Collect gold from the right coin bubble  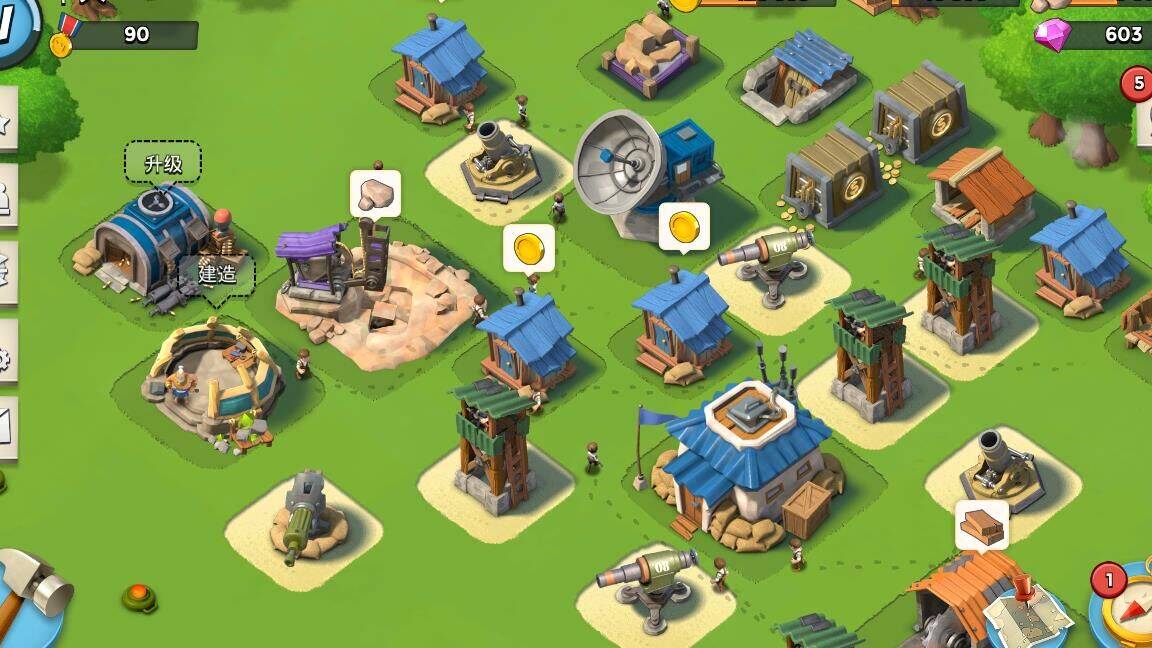[x=684, y=226]
